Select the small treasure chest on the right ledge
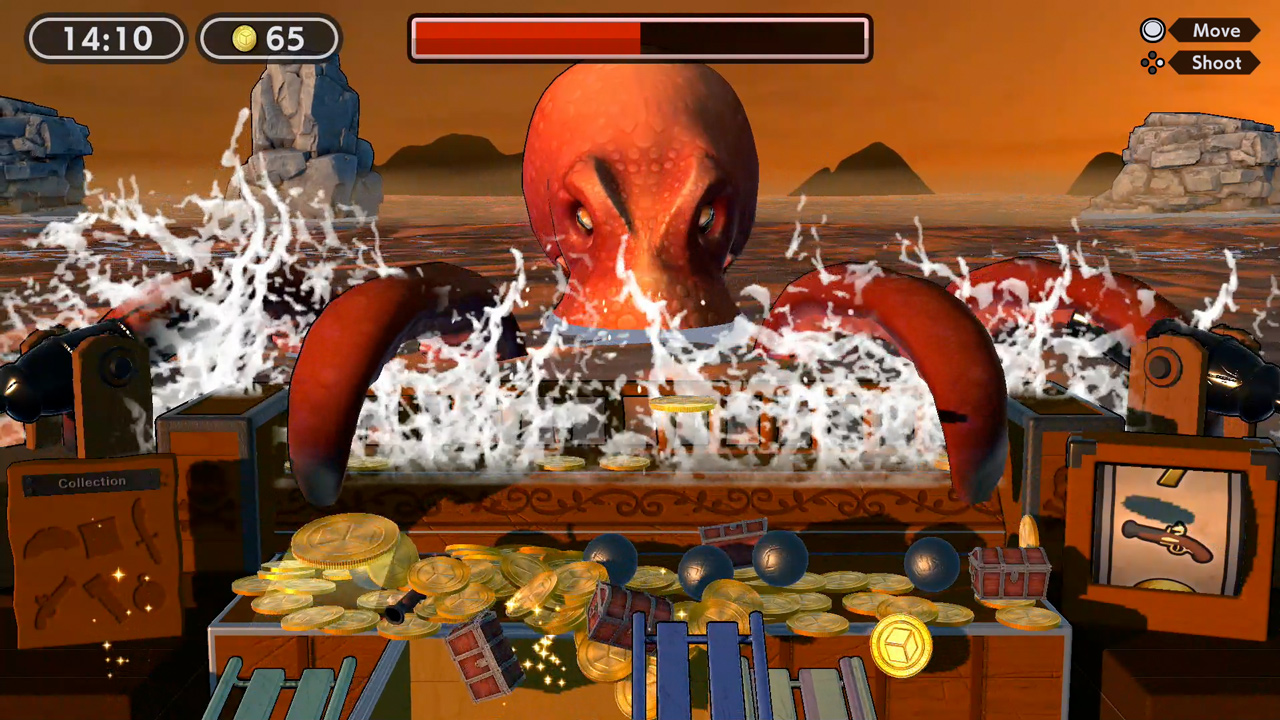1280x720 pixels. pos(1011,575)
